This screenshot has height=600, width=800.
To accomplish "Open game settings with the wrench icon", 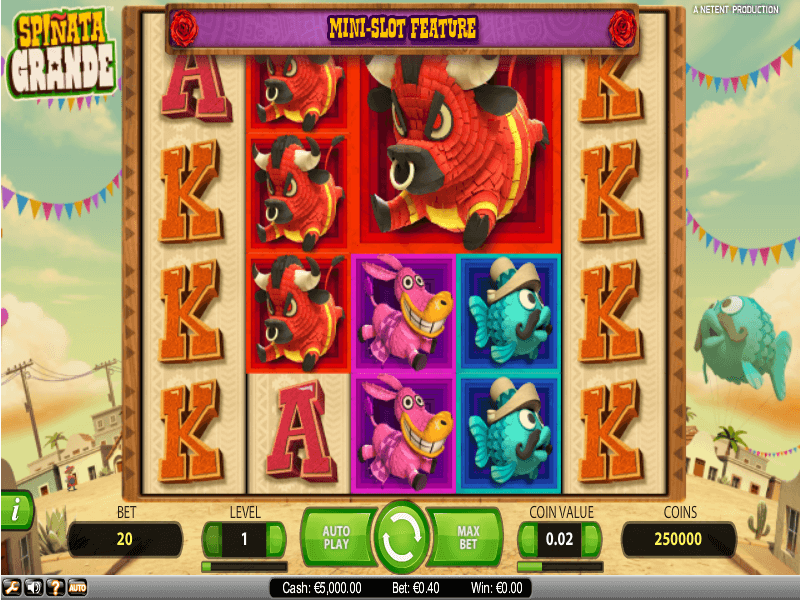I will tap(12, 588).
